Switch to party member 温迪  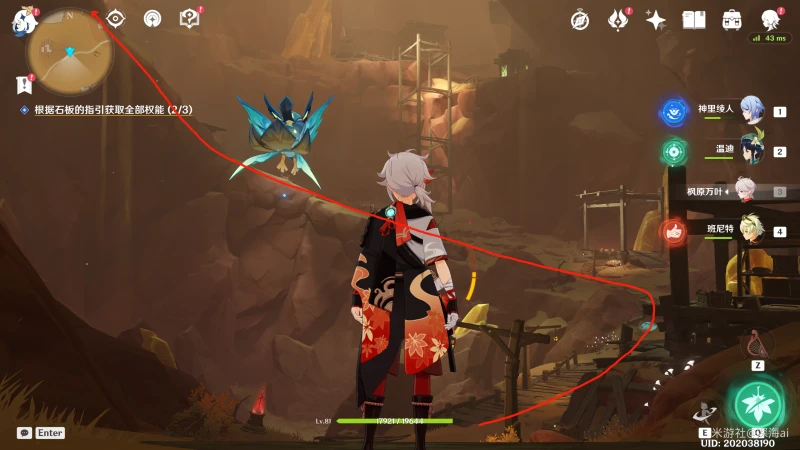750,151
